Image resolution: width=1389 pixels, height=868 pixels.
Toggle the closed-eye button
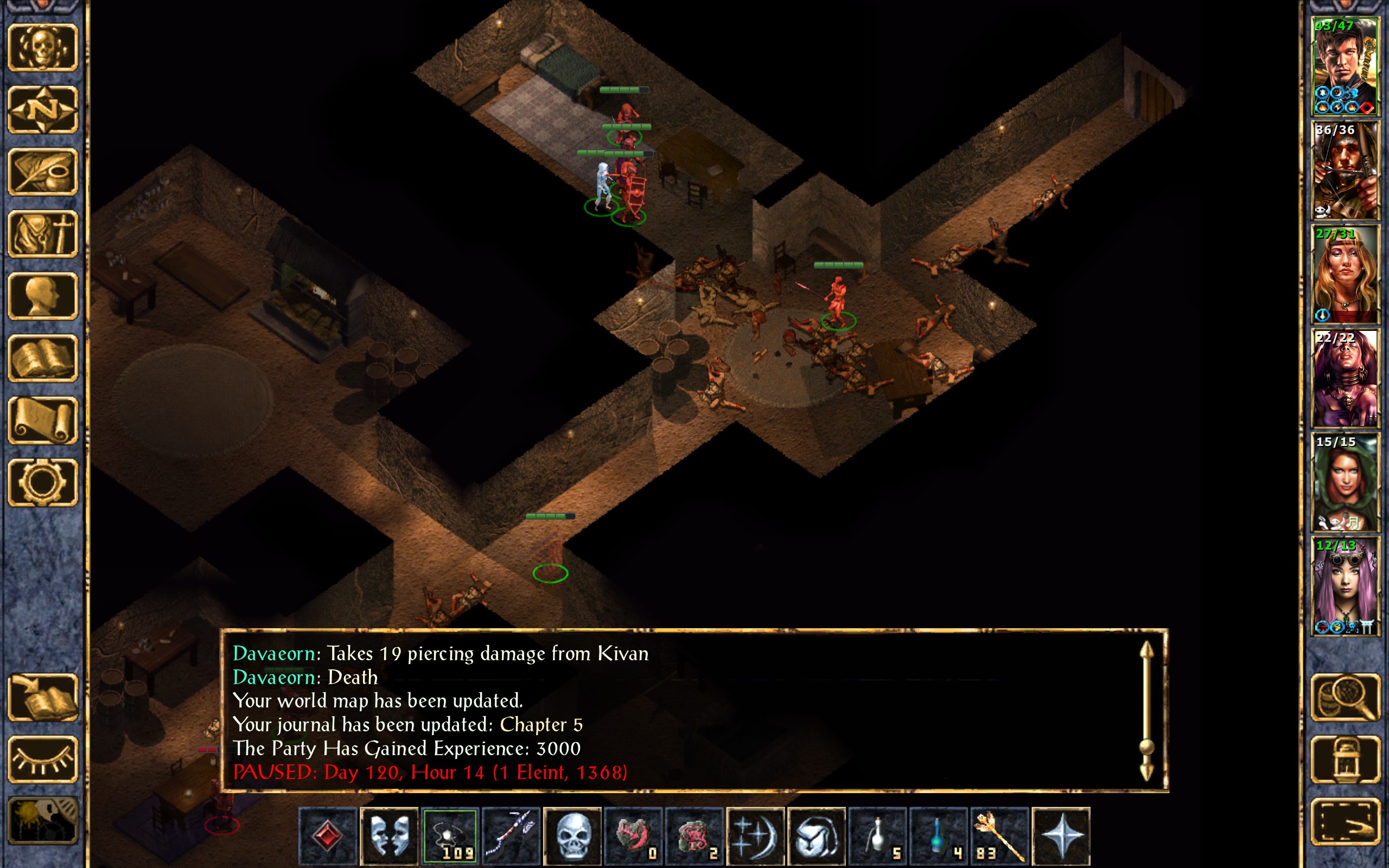click(x=42, y=759)
